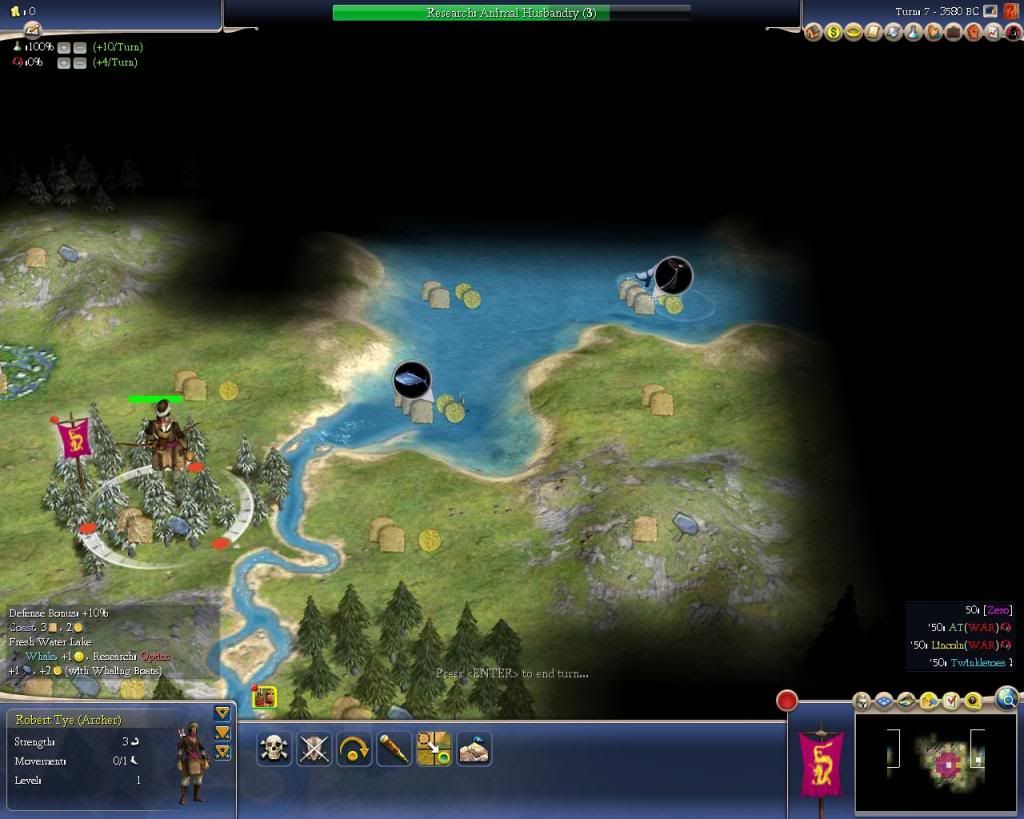This screenshot has height=819, width=1024.
Task: Activate the sentry spyglass action
Action: [x=394, y=749]
